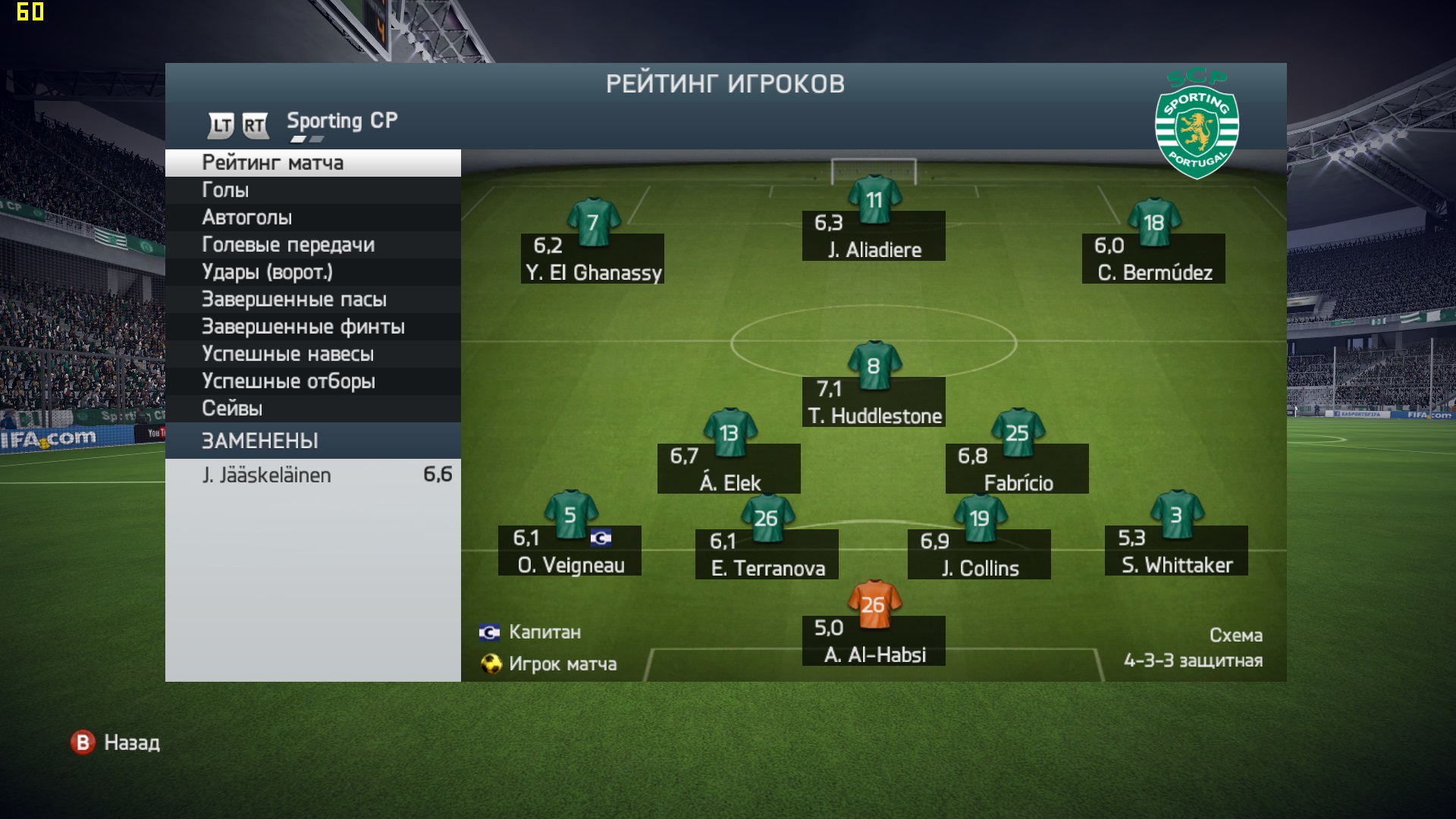
Task: Select J. Collins's player card
Action: (979, 554)
